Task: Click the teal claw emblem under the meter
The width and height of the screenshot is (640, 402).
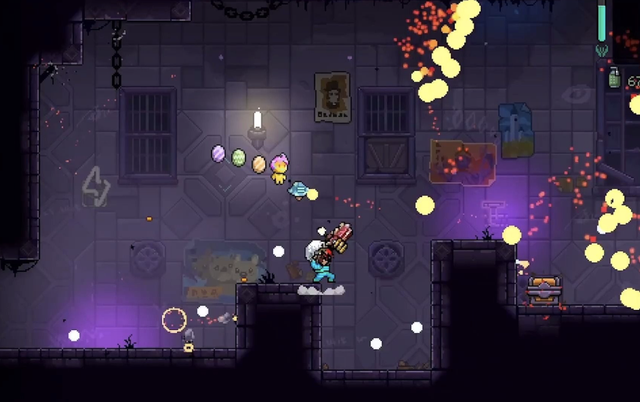Action: point(602,50)
